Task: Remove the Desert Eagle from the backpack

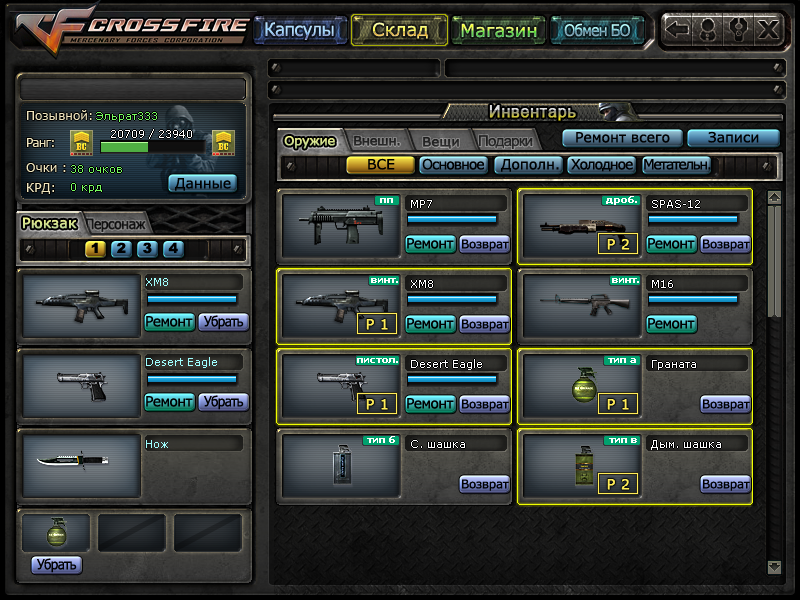Action: tap(223, 401)
